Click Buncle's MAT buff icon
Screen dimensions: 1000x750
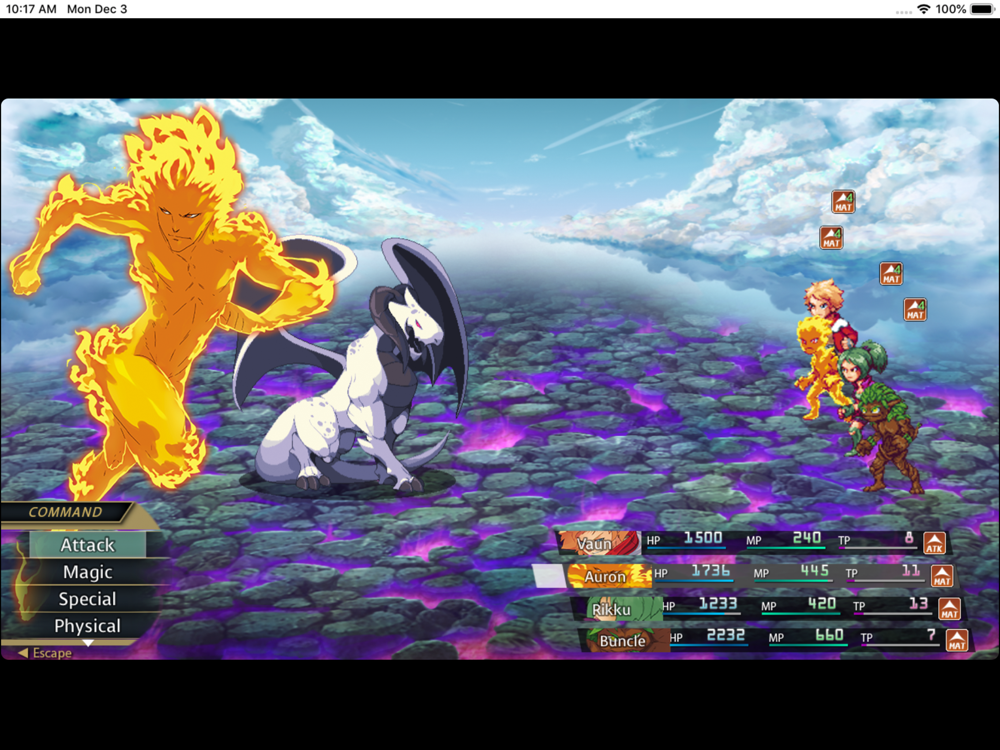point(957,640)
